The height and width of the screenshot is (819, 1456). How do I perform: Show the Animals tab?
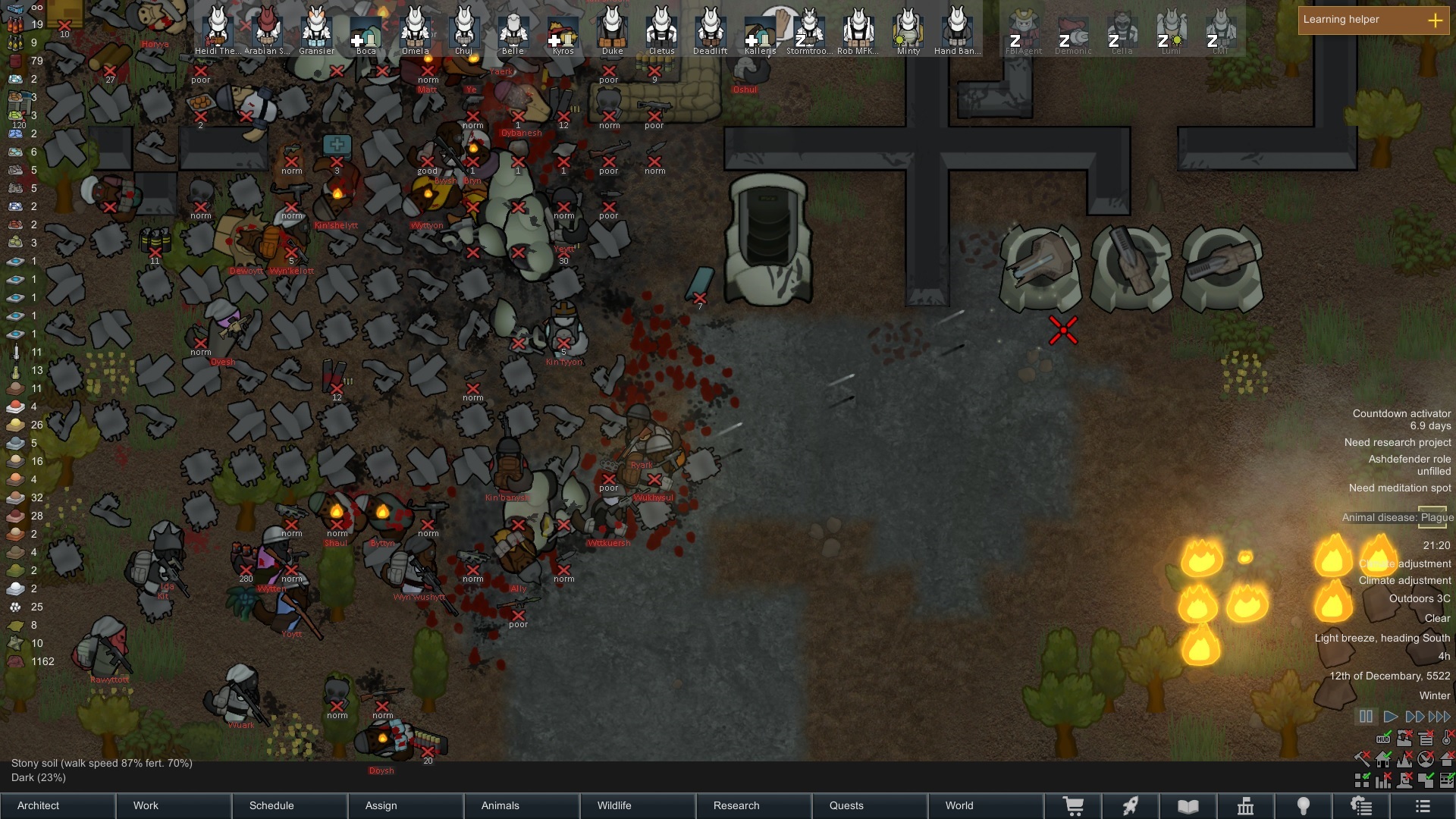(x=522, y=805)
